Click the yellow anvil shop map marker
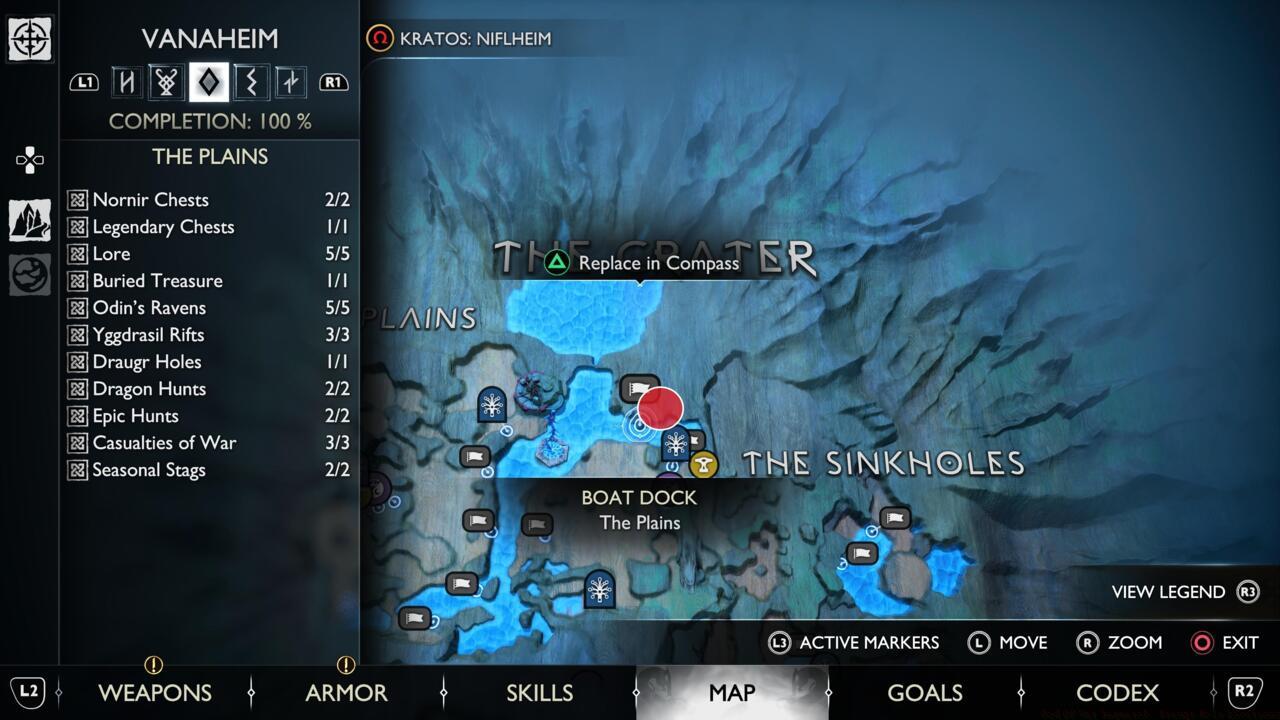 click(704, 464)
